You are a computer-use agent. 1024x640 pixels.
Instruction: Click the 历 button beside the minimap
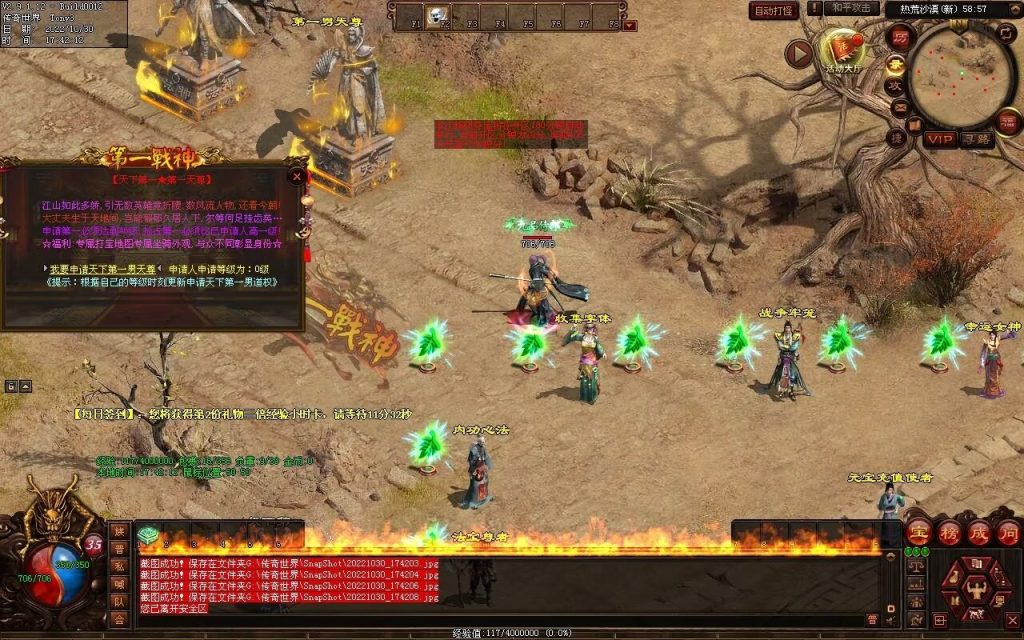click(x=900, y=37)
